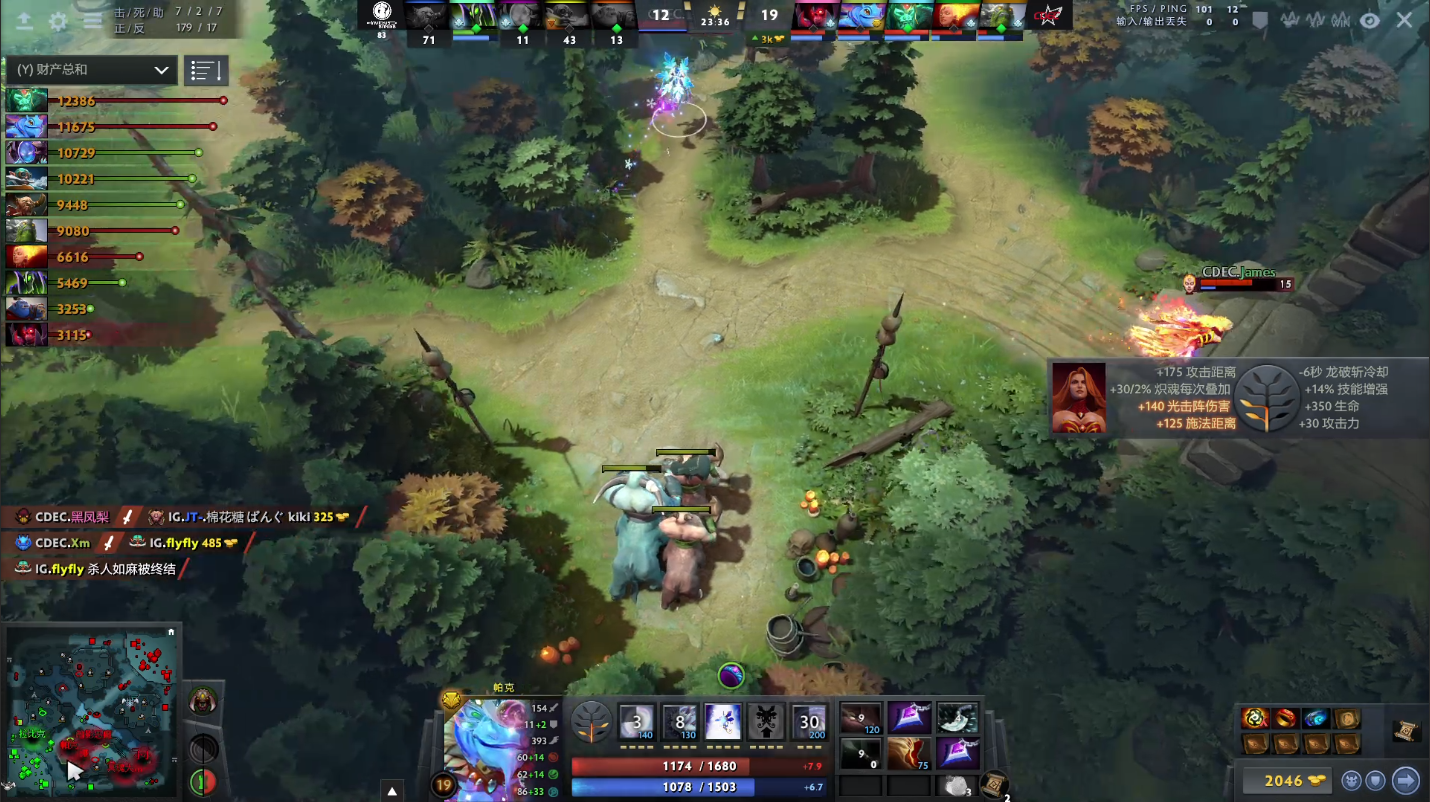Screen dimensions: 1430x802
Task: Open the hamburger menu in the top bar
Action: click(92, 20)
